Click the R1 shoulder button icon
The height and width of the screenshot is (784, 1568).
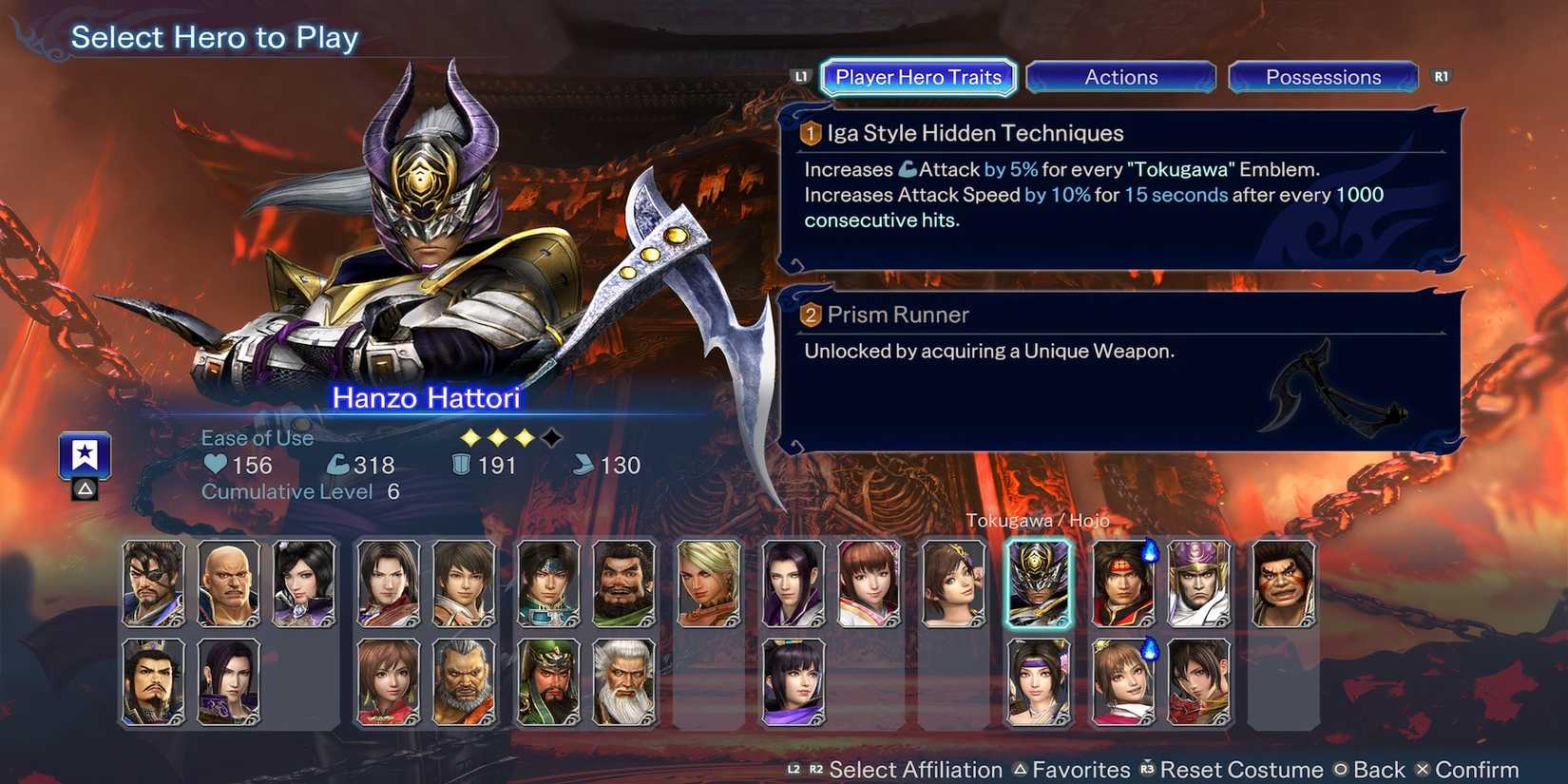click(1441, 75)
